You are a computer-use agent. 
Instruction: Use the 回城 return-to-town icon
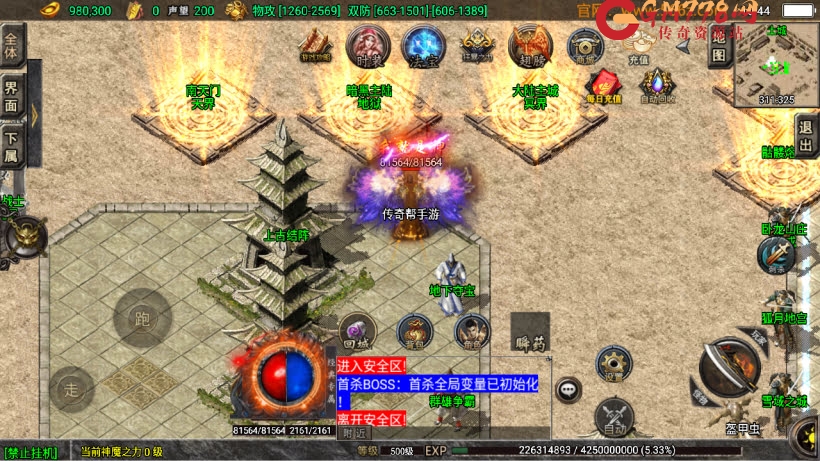[356, 331]
